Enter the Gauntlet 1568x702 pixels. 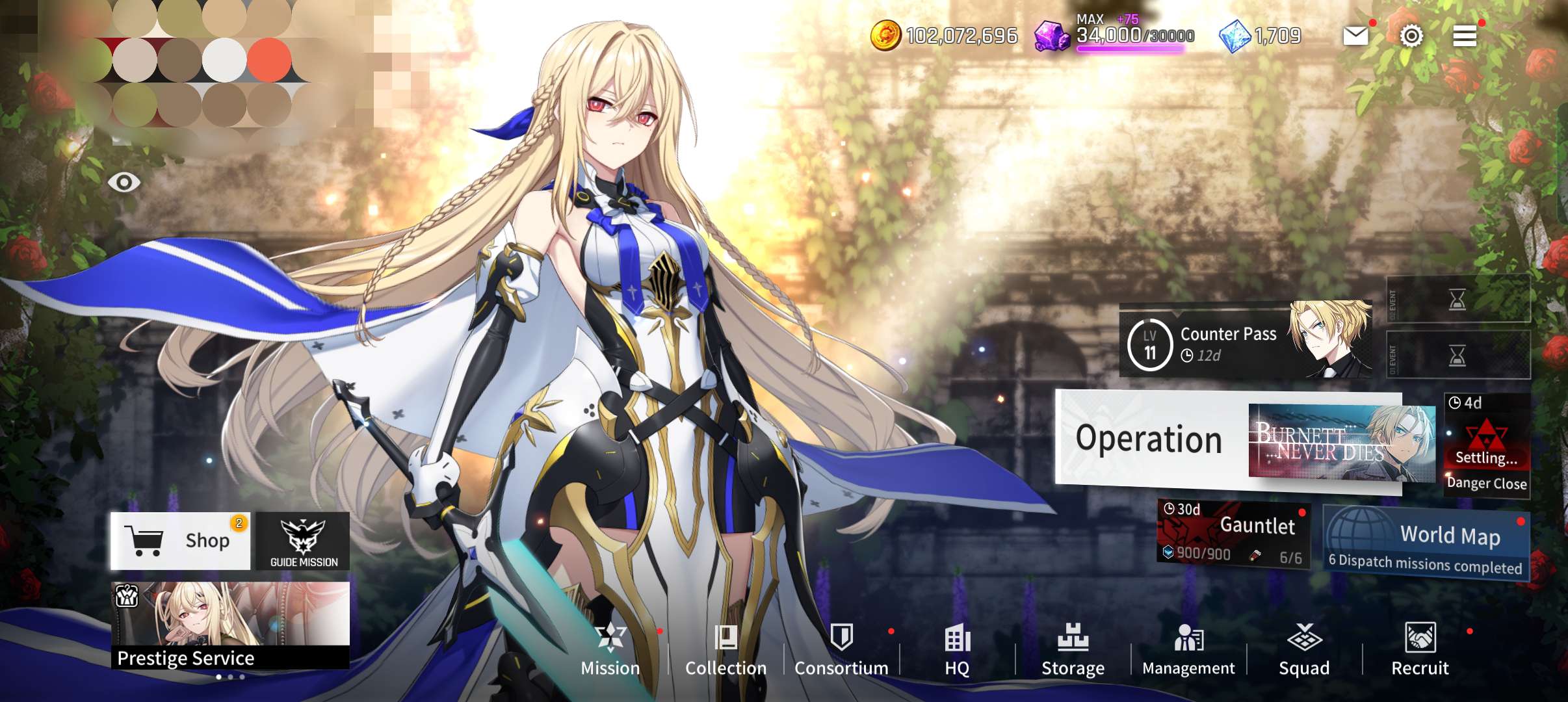(x=1233, y=533)
